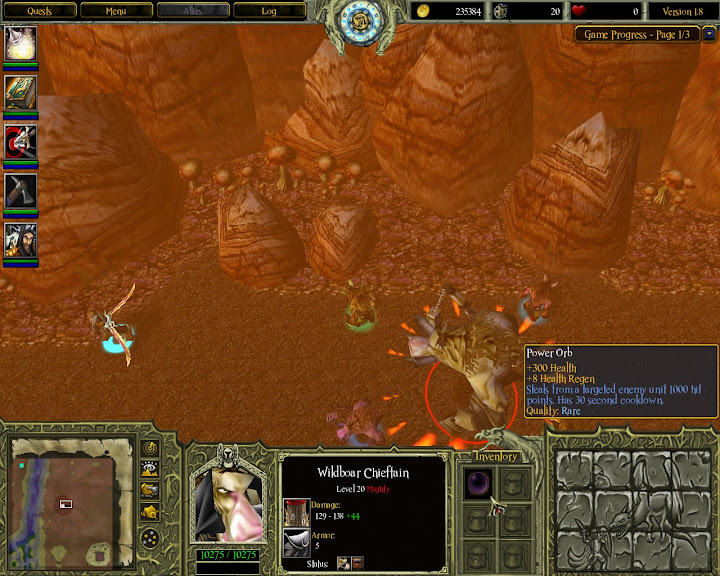Select the green spellbook hero portrait
The width and height of the screenshot is (720, 576).
point(21,93)
